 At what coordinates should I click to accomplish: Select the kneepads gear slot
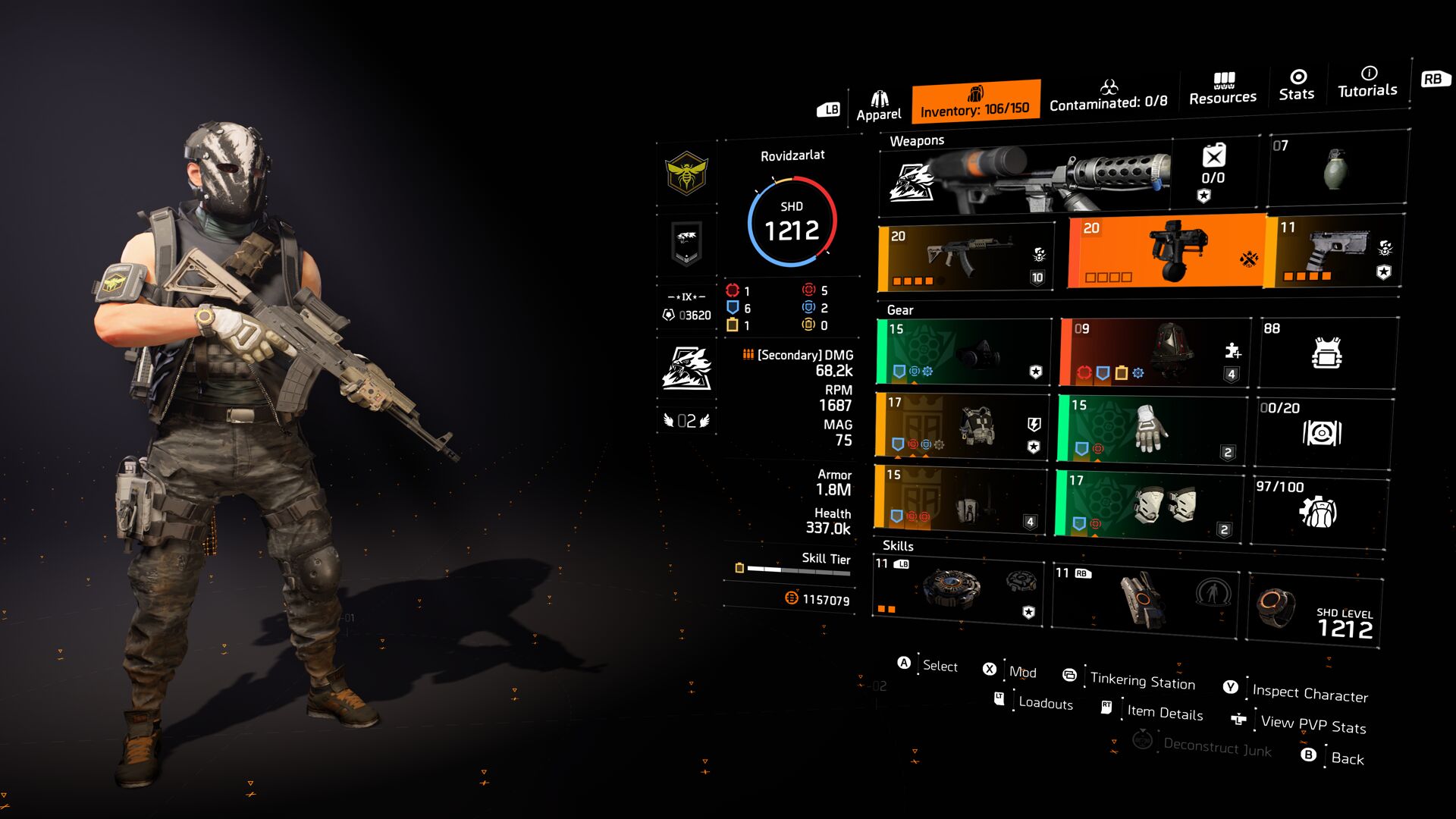click(x=1149, y=505)
